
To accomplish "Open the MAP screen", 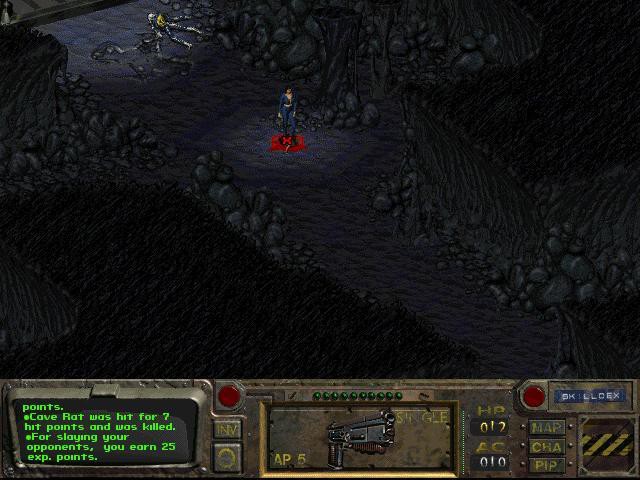I will point(547,428).
